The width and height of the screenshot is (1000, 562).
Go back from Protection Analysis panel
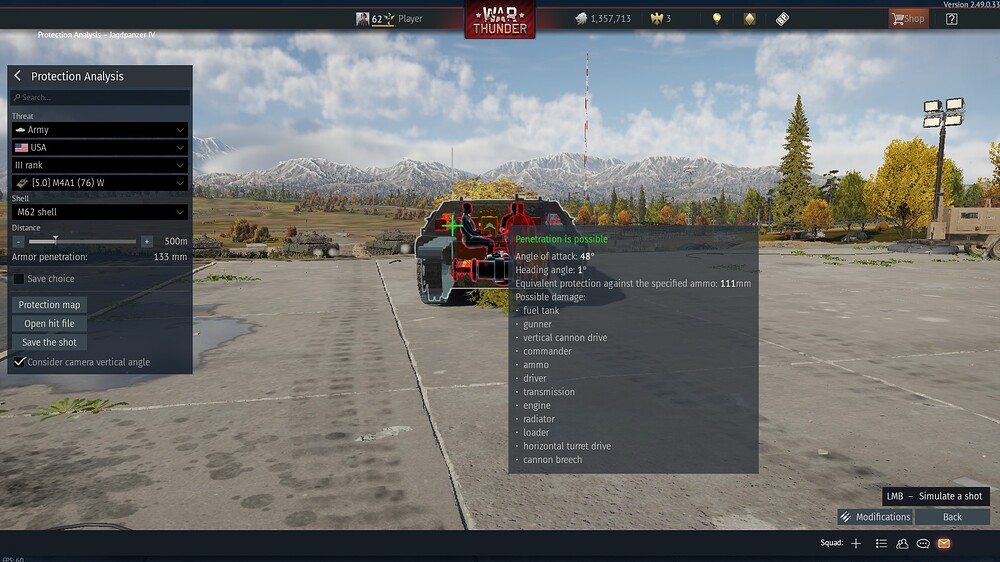tap(18, 76)
